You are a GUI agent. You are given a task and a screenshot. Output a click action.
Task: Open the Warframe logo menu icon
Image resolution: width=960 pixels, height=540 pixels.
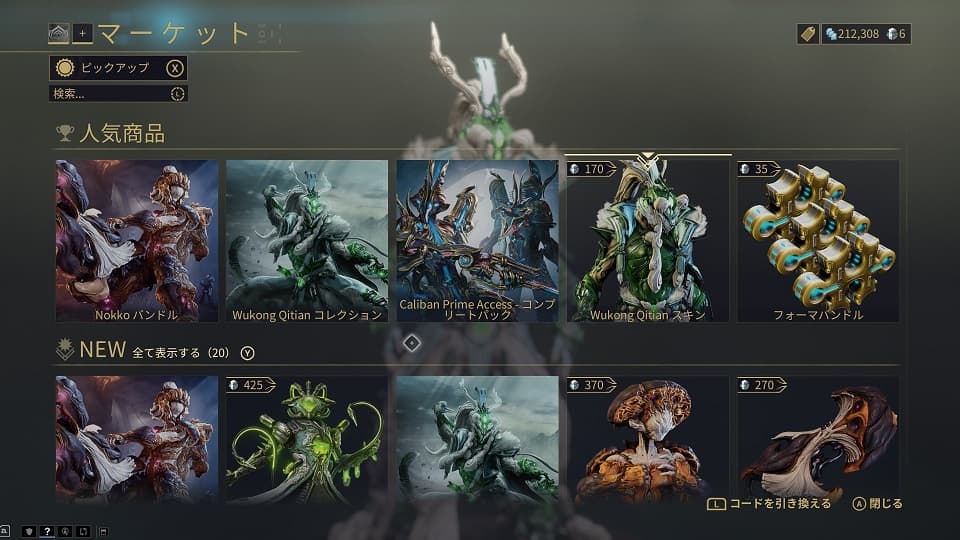coord(59,34)
